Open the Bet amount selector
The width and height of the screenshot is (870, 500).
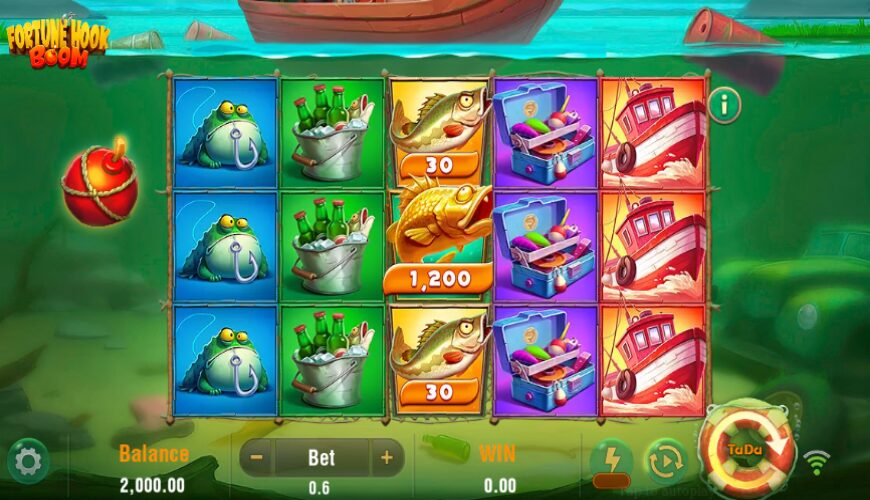point(321,458)
